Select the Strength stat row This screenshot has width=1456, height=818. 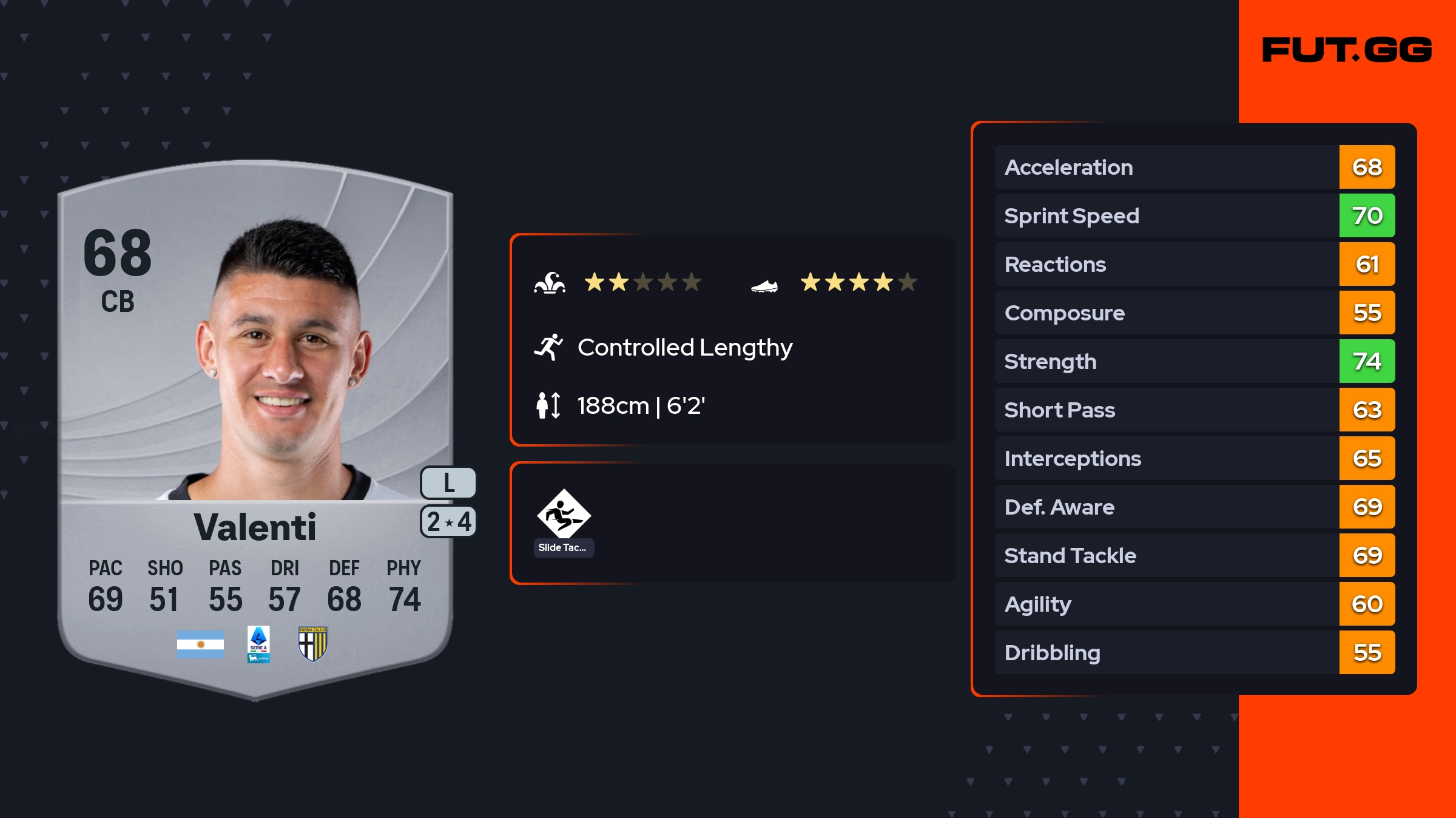coord(1194,361)
